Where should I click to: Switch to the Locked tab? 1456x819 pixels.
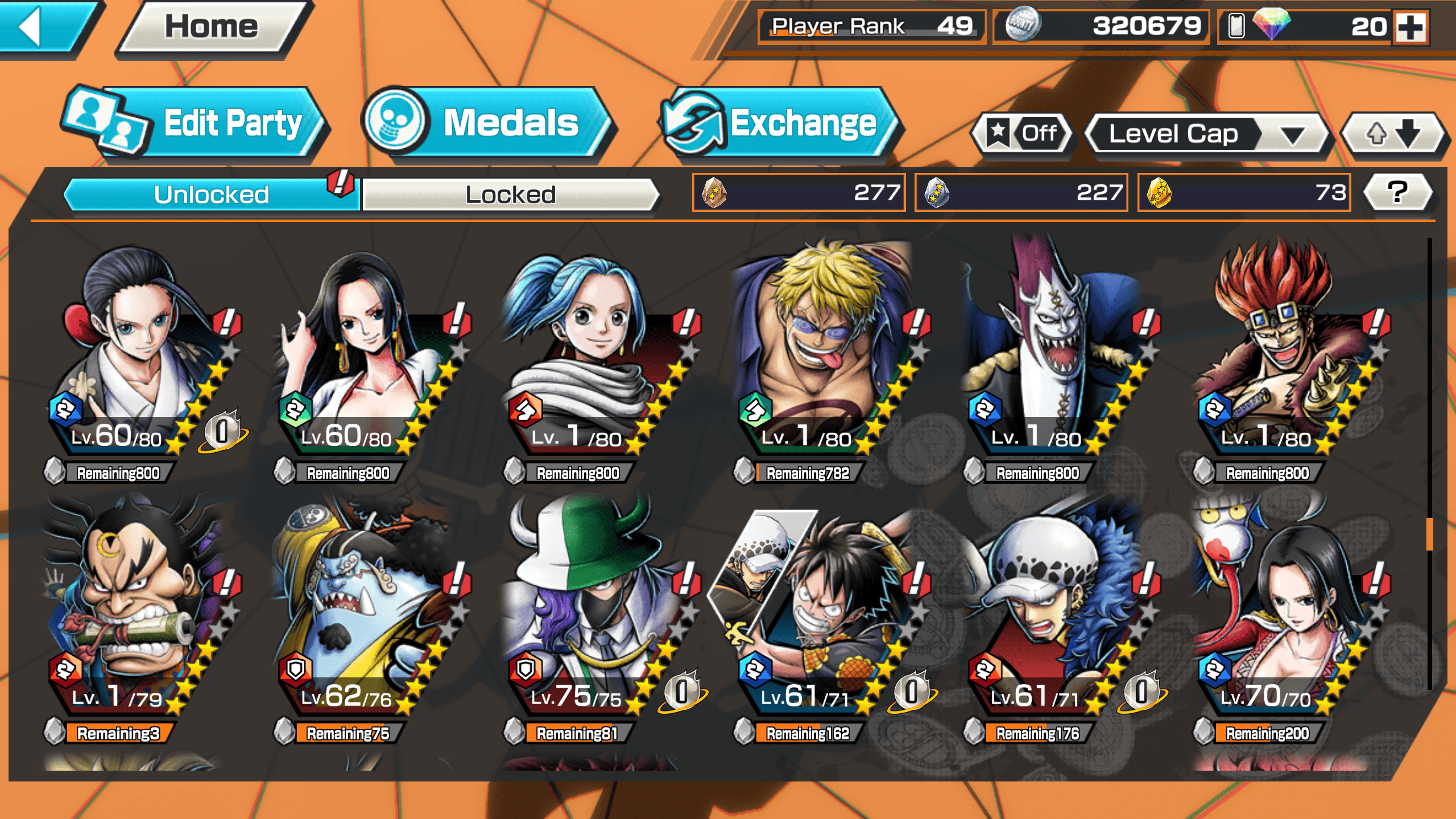(510, 195)
